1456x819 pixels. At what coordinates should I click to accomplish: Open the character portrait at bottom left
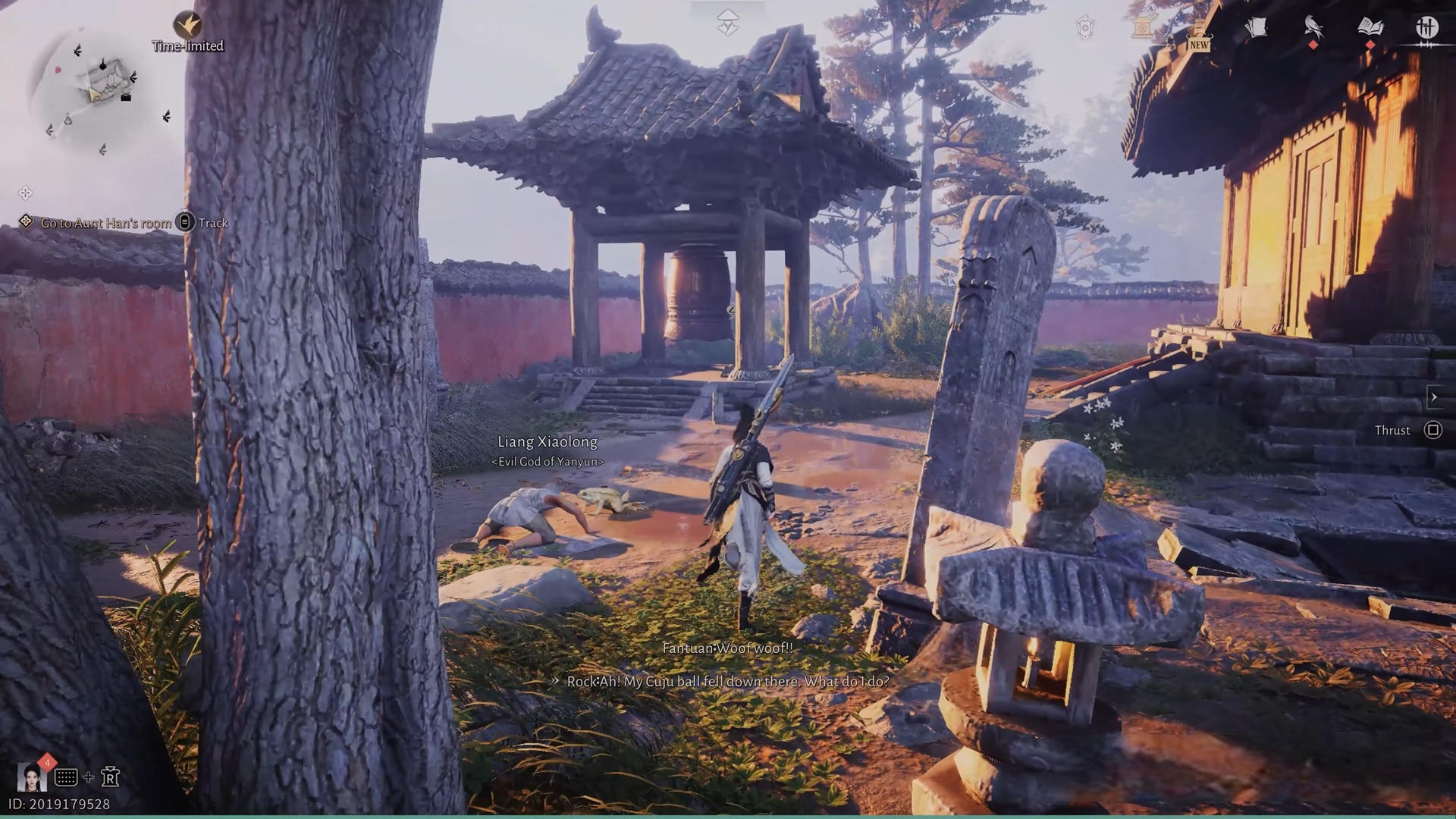(32, 778)
